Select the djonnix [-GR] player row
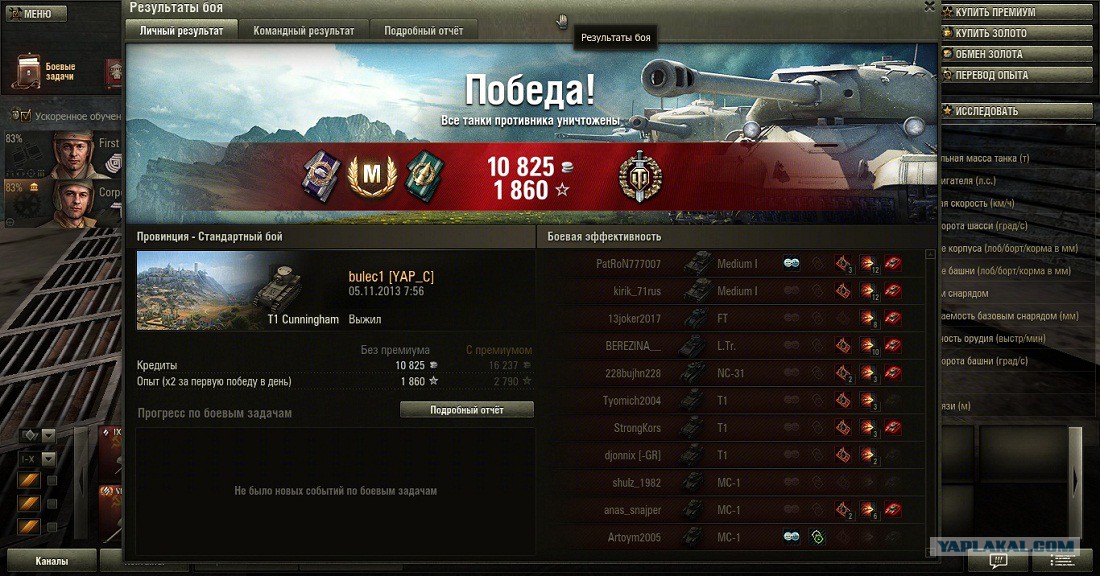 pyautogui.click(x=730, y=455)
